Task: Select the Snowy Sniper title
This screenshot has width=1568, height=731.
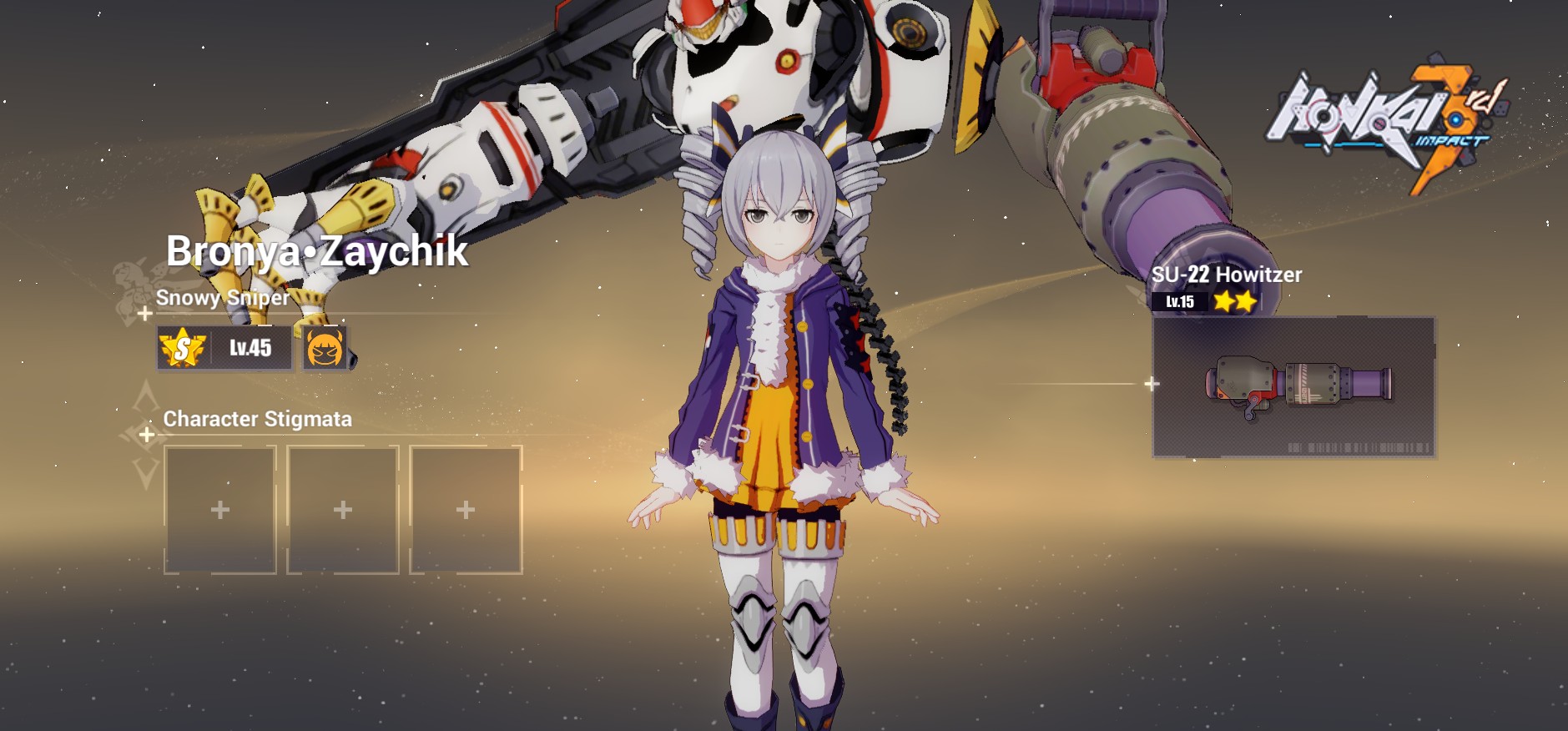Action: click(221, 298)
